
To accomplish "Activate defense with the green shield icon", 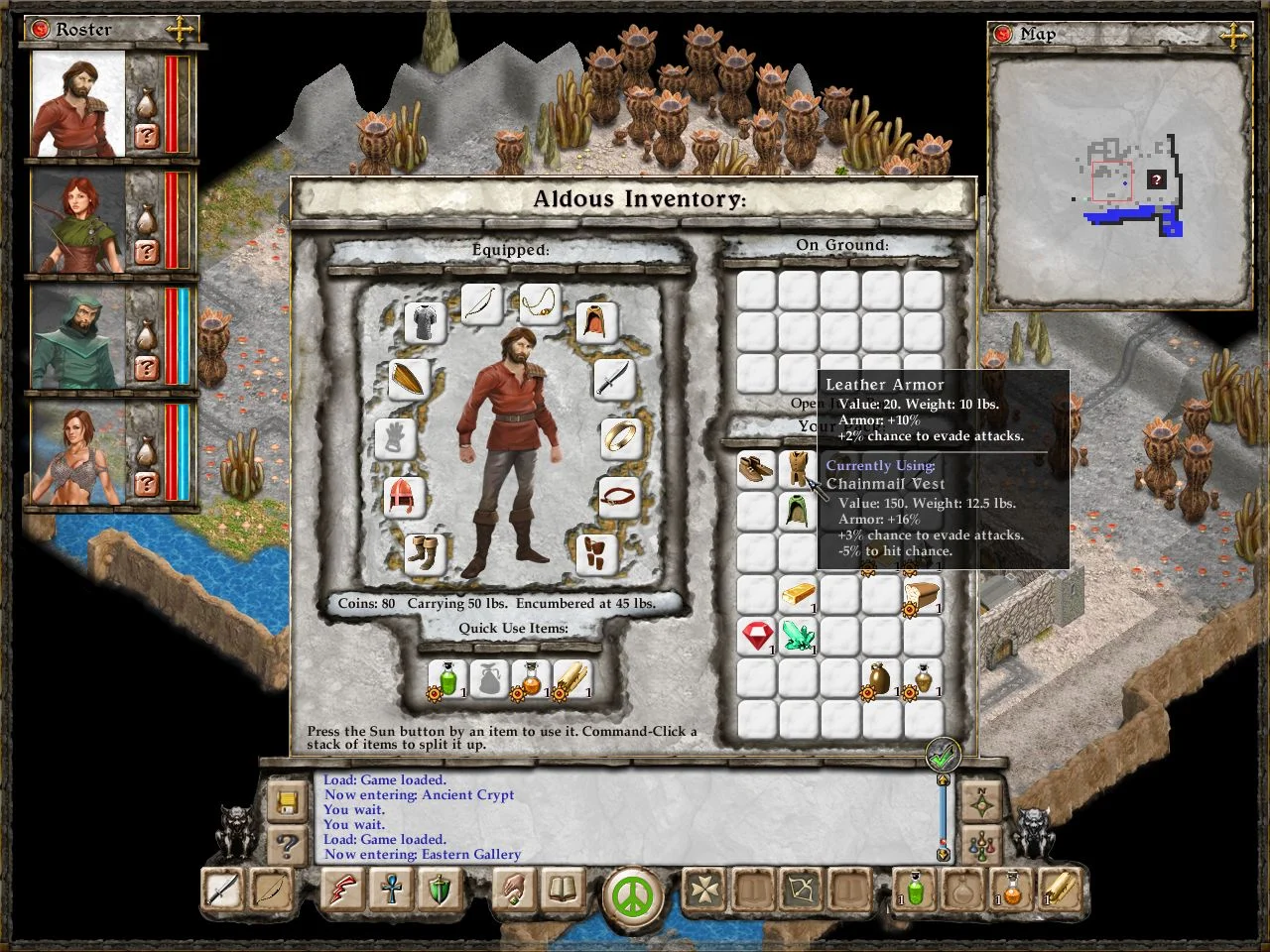I will (438, 889).
